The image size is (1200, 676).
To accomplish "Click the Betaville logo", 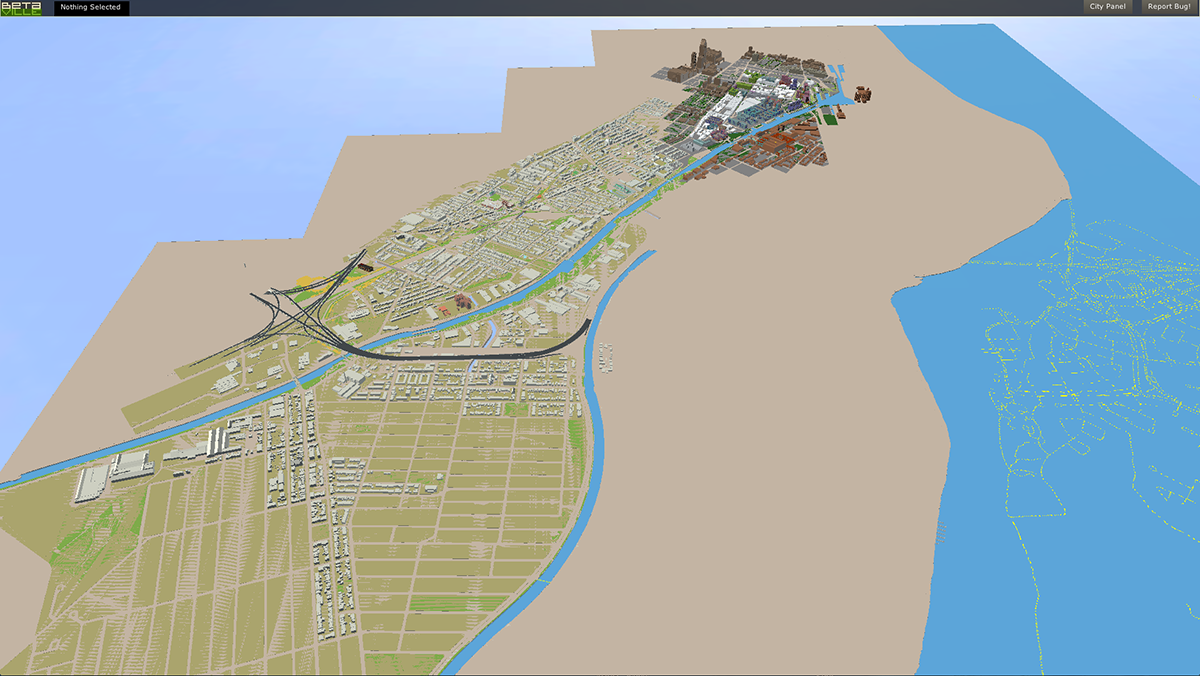I will (22, 8).
